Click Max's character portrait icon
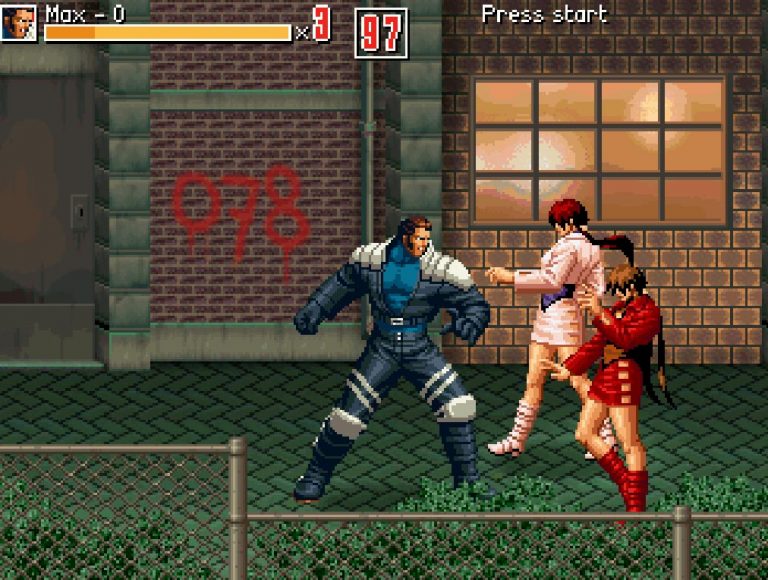 [19, 23]
